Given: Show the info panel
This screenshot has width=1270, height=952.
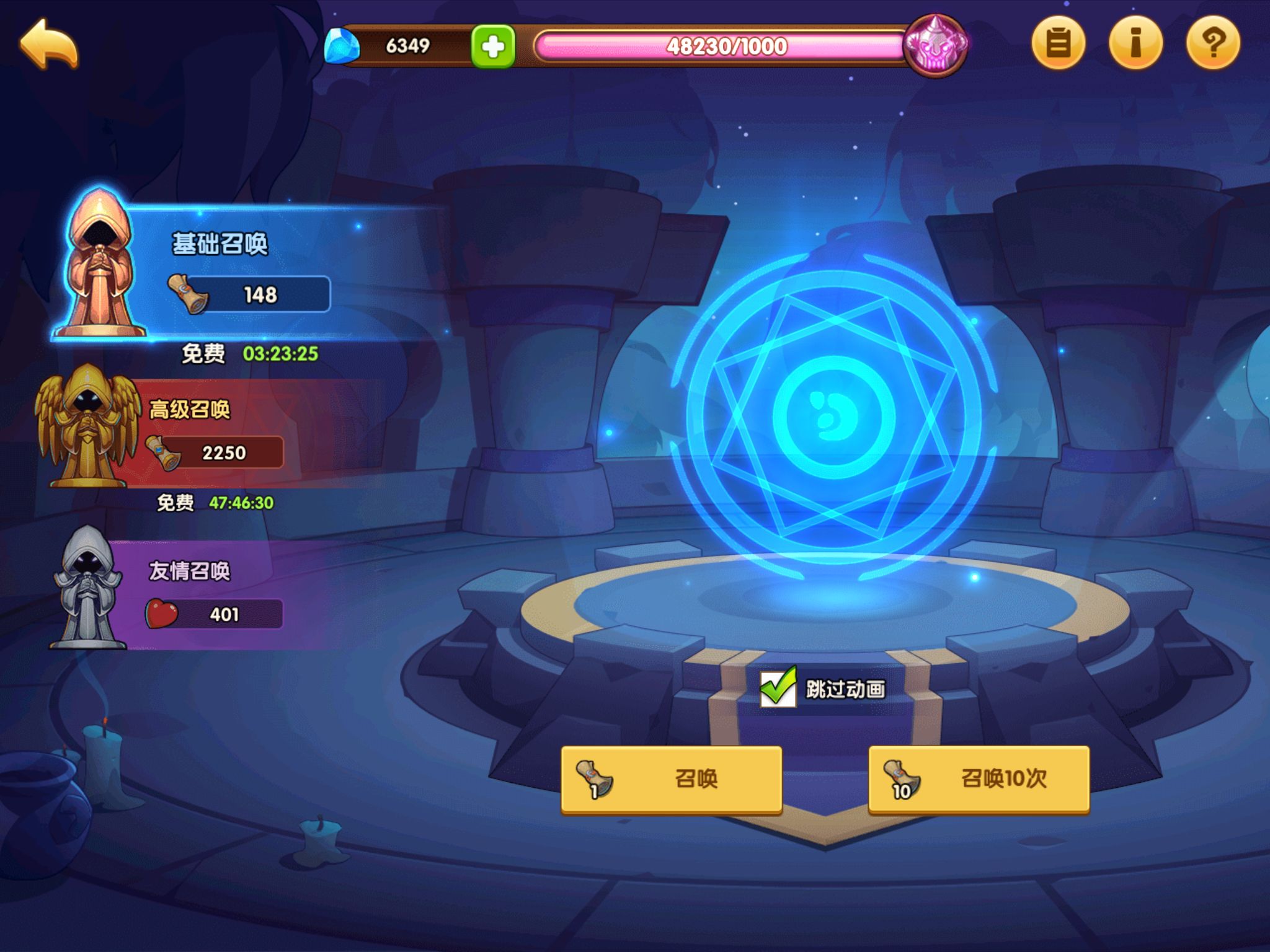Looking at the screenshot, I should click(x=1135, y=43).
